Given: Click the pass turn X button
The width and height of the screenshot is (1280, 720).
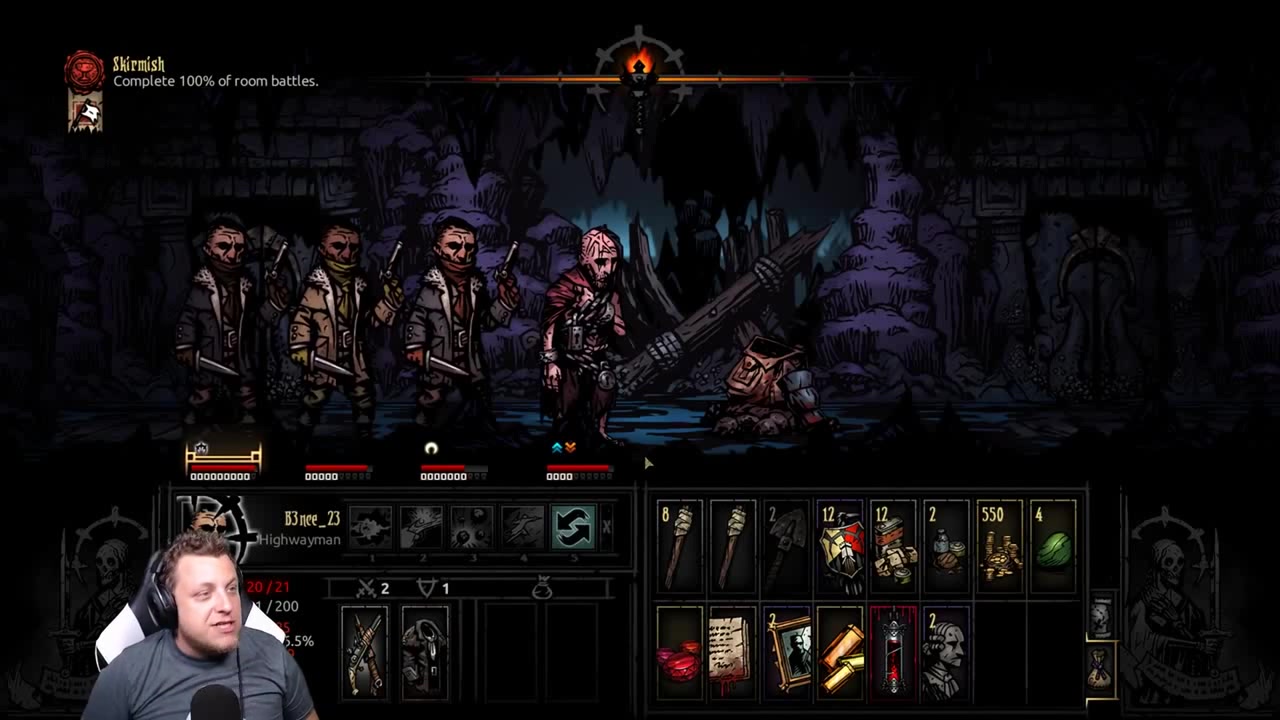Looking at the screenshot, I should 607,527.
